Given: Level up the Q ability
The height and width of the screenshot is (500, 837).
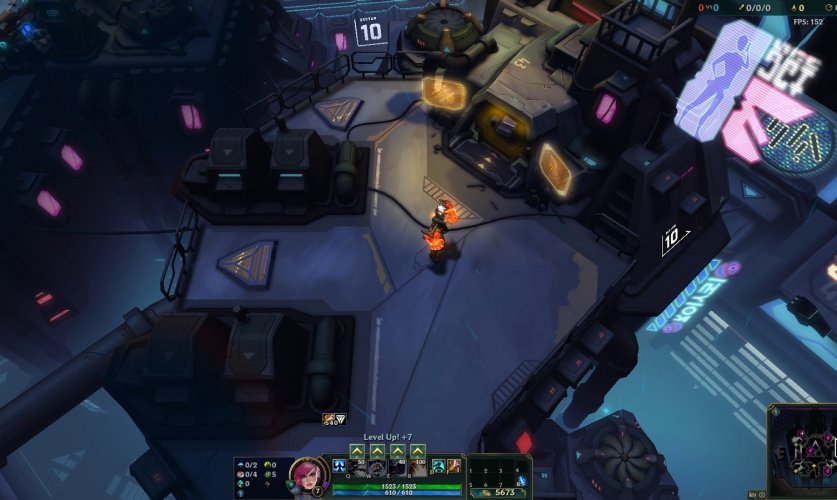Looking at the screenshot, I should (357, 451).
